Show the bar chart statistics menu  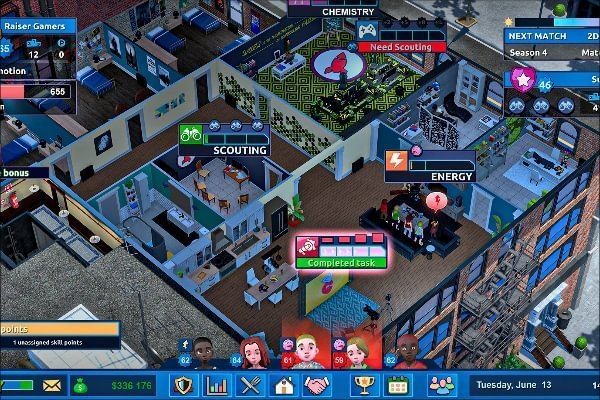pyautogui.click(x=216, y=385)
